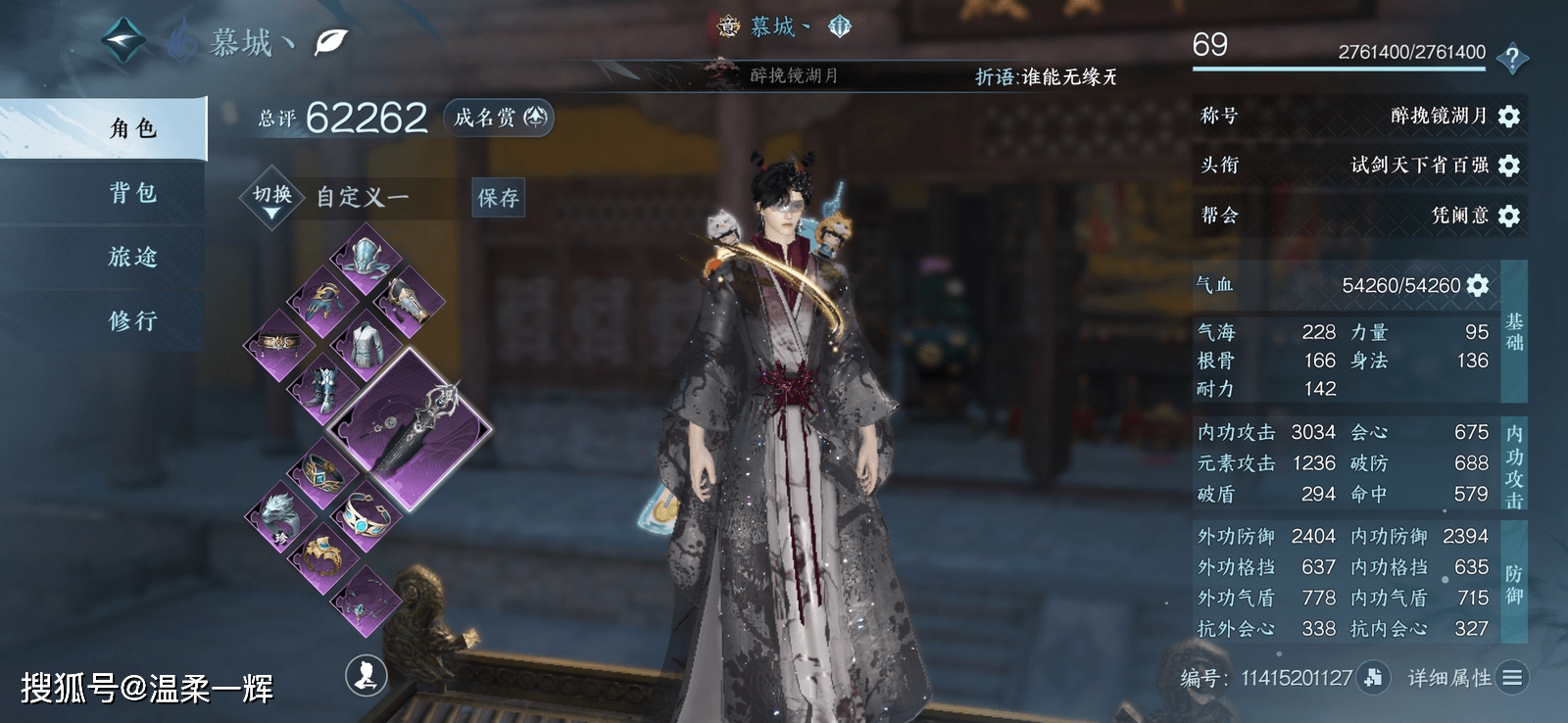Switch to the 旅途 tab

(x=132, y=257)
